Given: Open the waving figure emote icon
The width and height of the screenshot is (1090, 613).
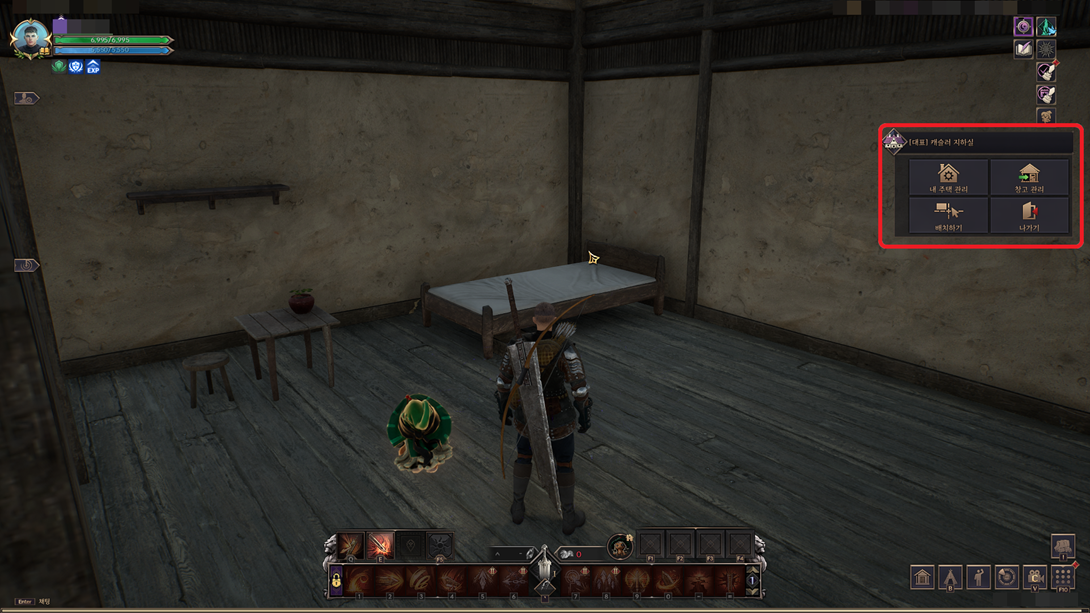Looking at the screenshot, I should point(978,577).
